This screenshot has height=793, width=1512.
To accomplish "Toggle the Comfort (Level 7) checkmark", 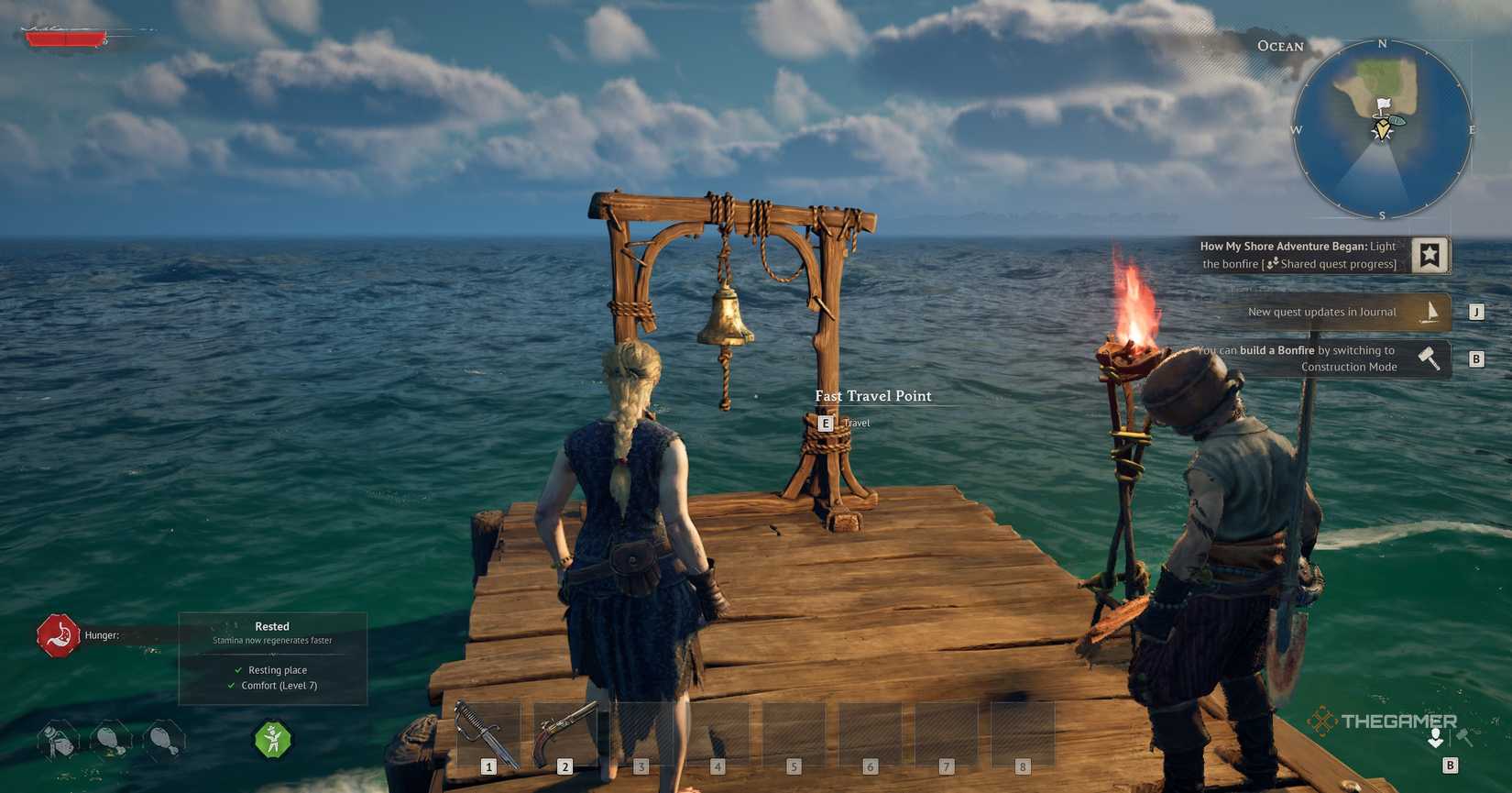I will coord(232,685).
